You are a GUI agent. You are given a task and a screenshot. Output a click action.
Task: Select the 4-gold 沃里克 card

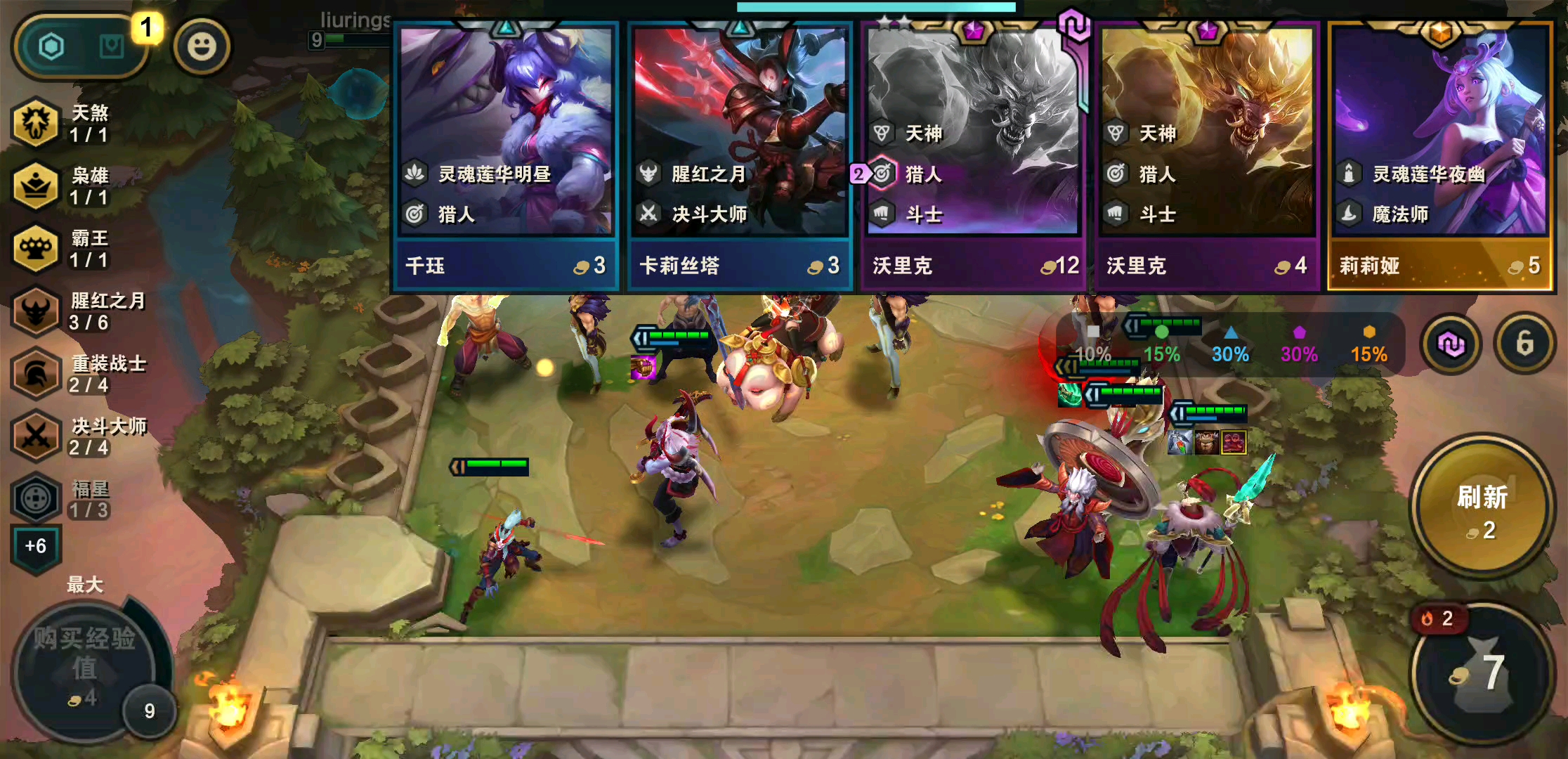point(1207,156)
